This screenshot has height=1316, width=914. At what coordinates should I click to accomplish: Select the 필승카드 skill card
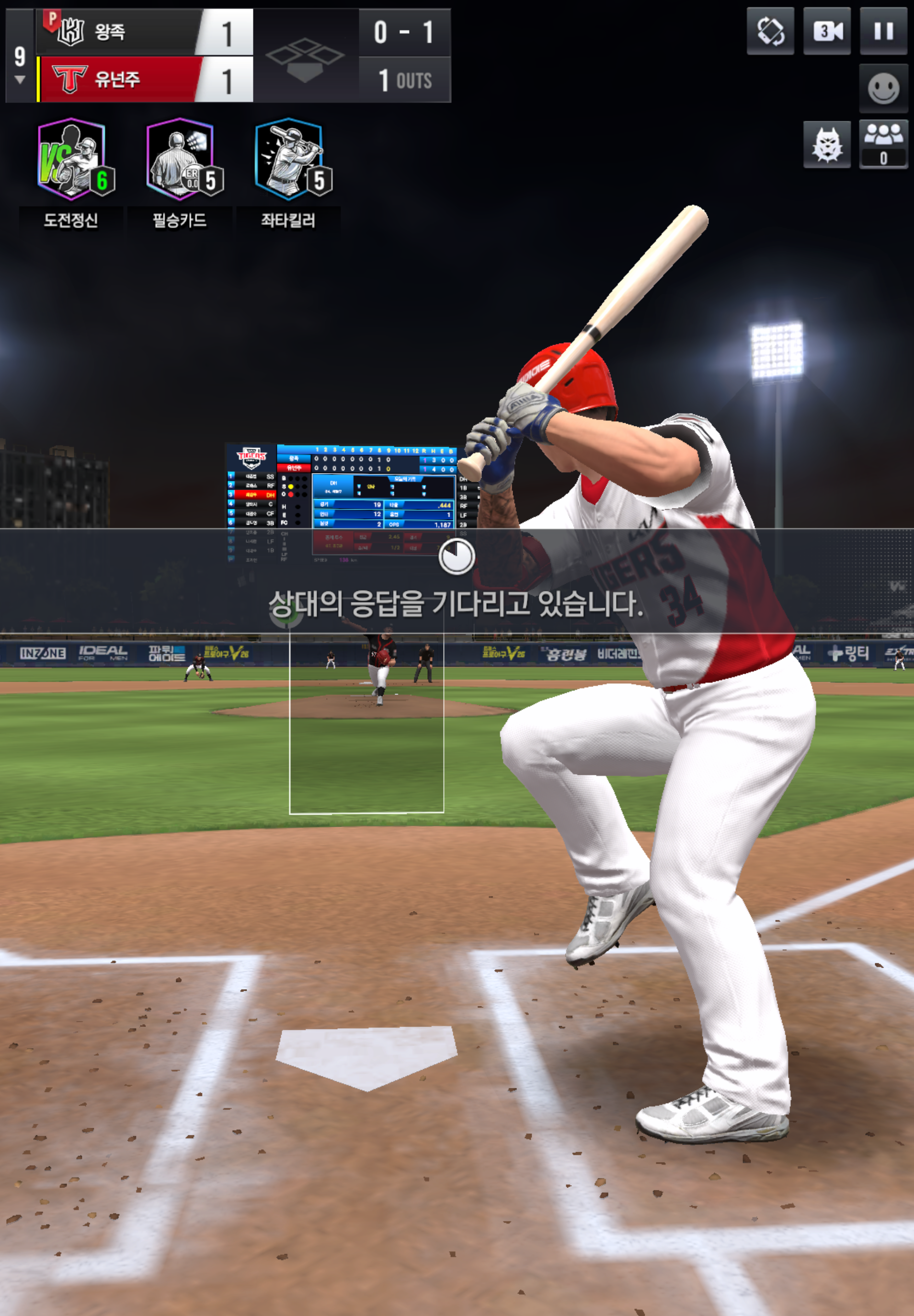tap(181, 161)
